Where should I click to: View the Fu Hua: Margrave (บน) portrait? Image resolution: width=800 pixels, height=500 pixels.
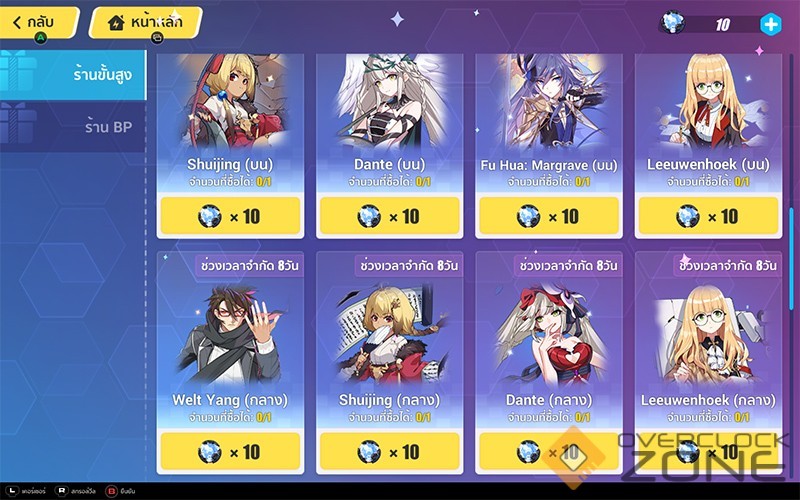tap(549, 100)
